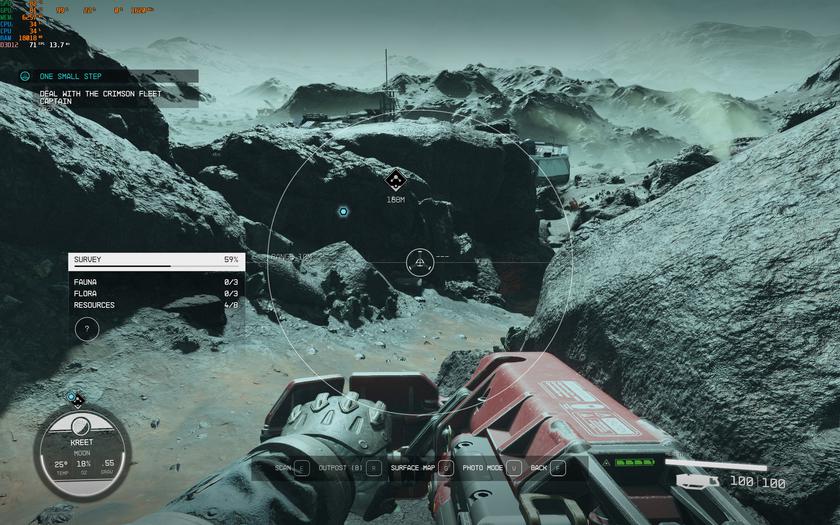Click Back to exit the scanner

548,467
